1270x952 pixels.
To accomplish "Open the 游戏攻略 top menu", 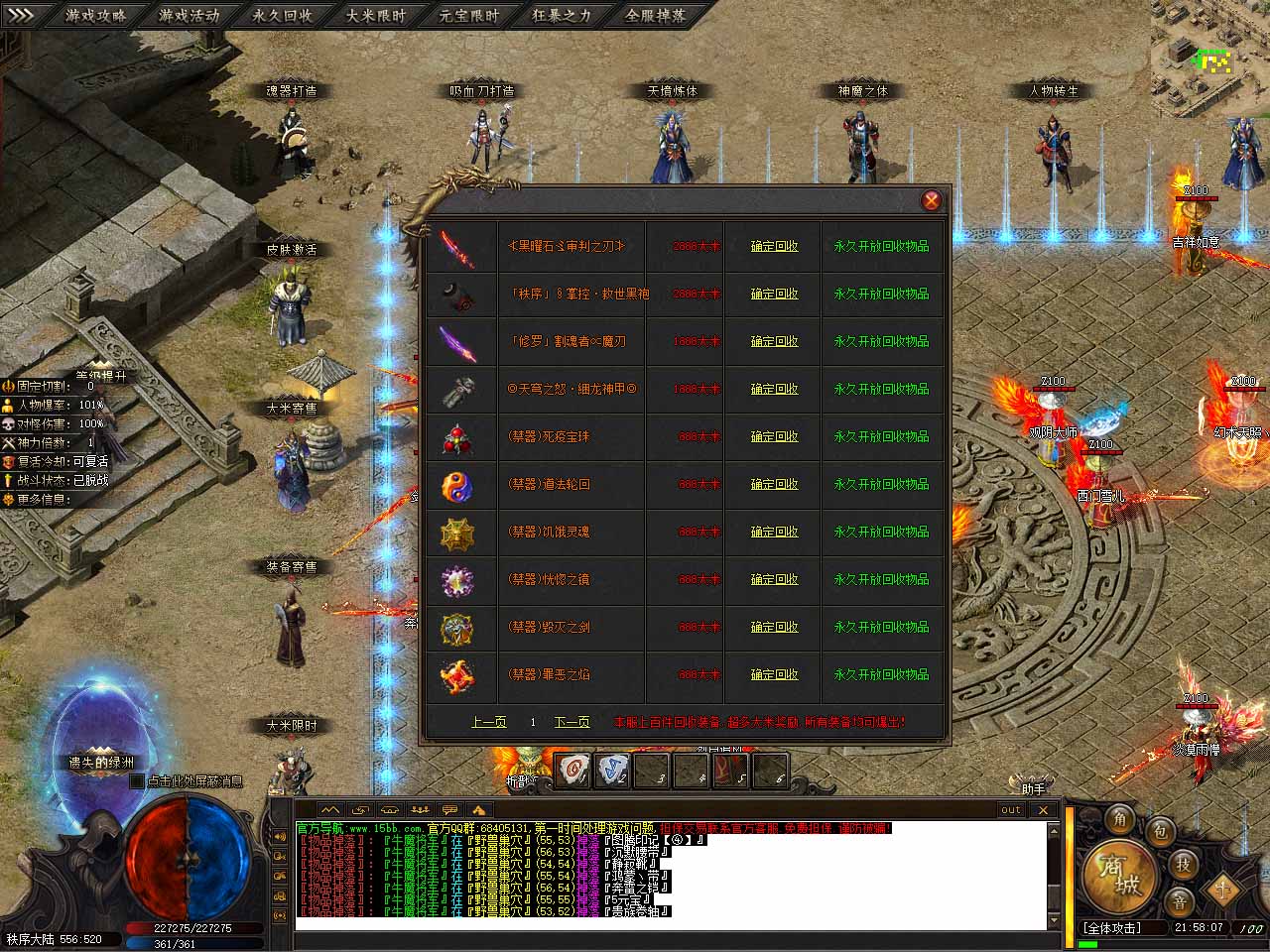I will pos(96,16).
